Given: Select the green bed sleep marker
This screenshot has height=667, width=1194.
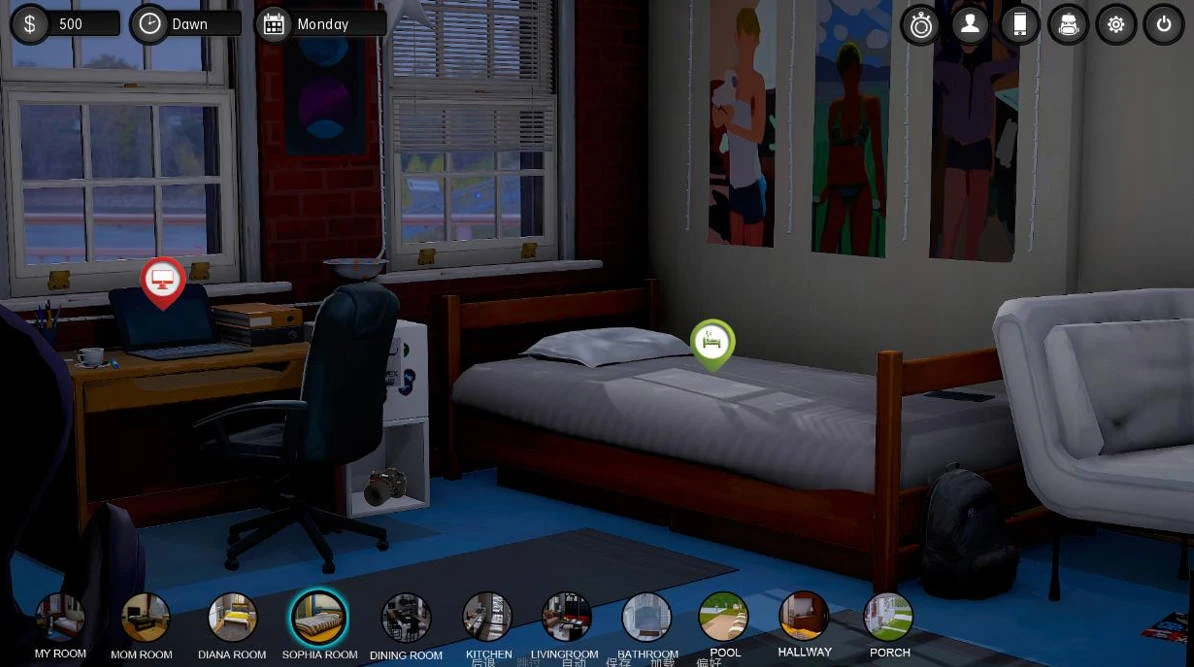Looking at the screenshot, I should [x=712, y=342].
